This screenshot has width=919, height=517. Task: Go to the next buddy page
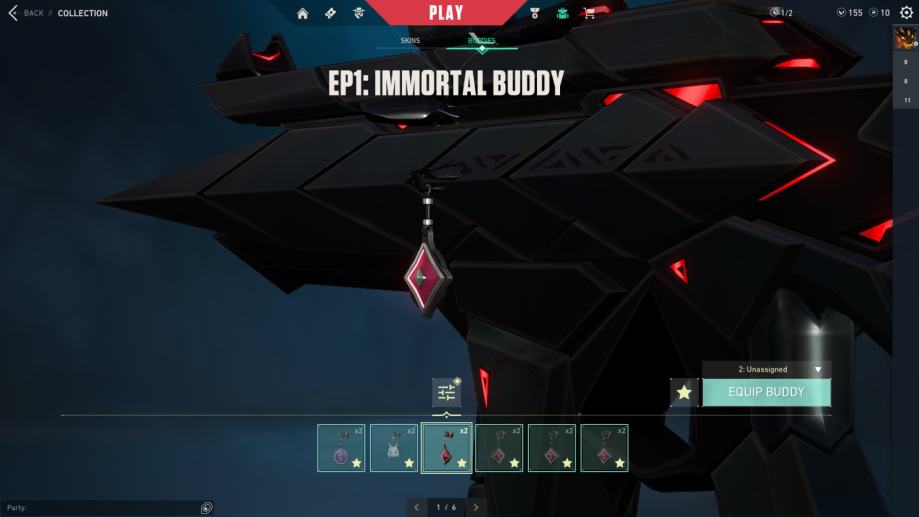(477, 508)
